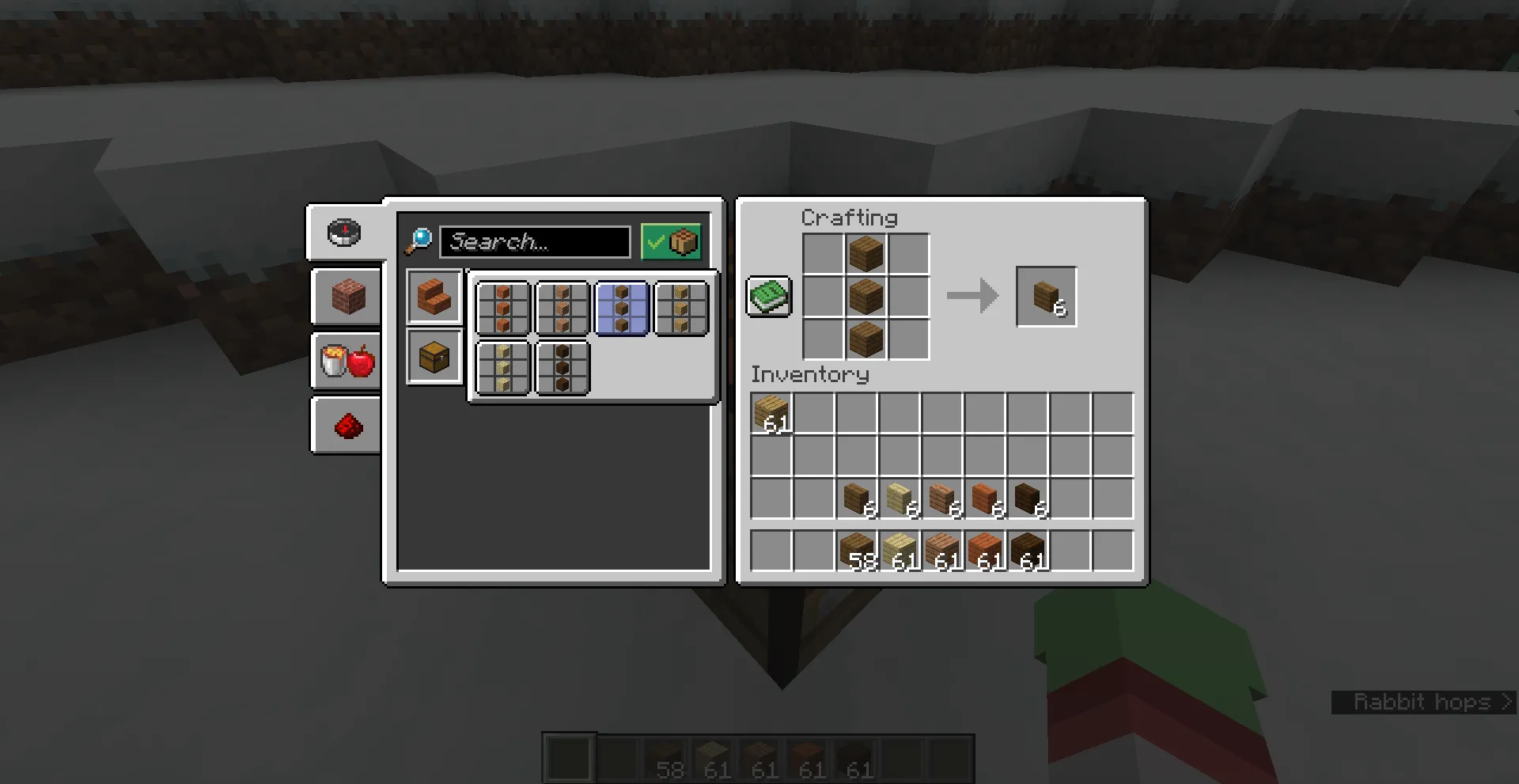
Task: Click the highlighted spruce plank recipe variant
Action: tap(622, 309)
